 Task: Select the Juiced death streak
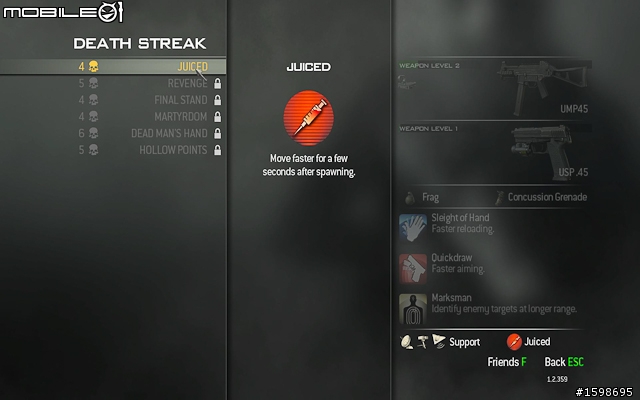pyautogui.click(x=150, y=67)
